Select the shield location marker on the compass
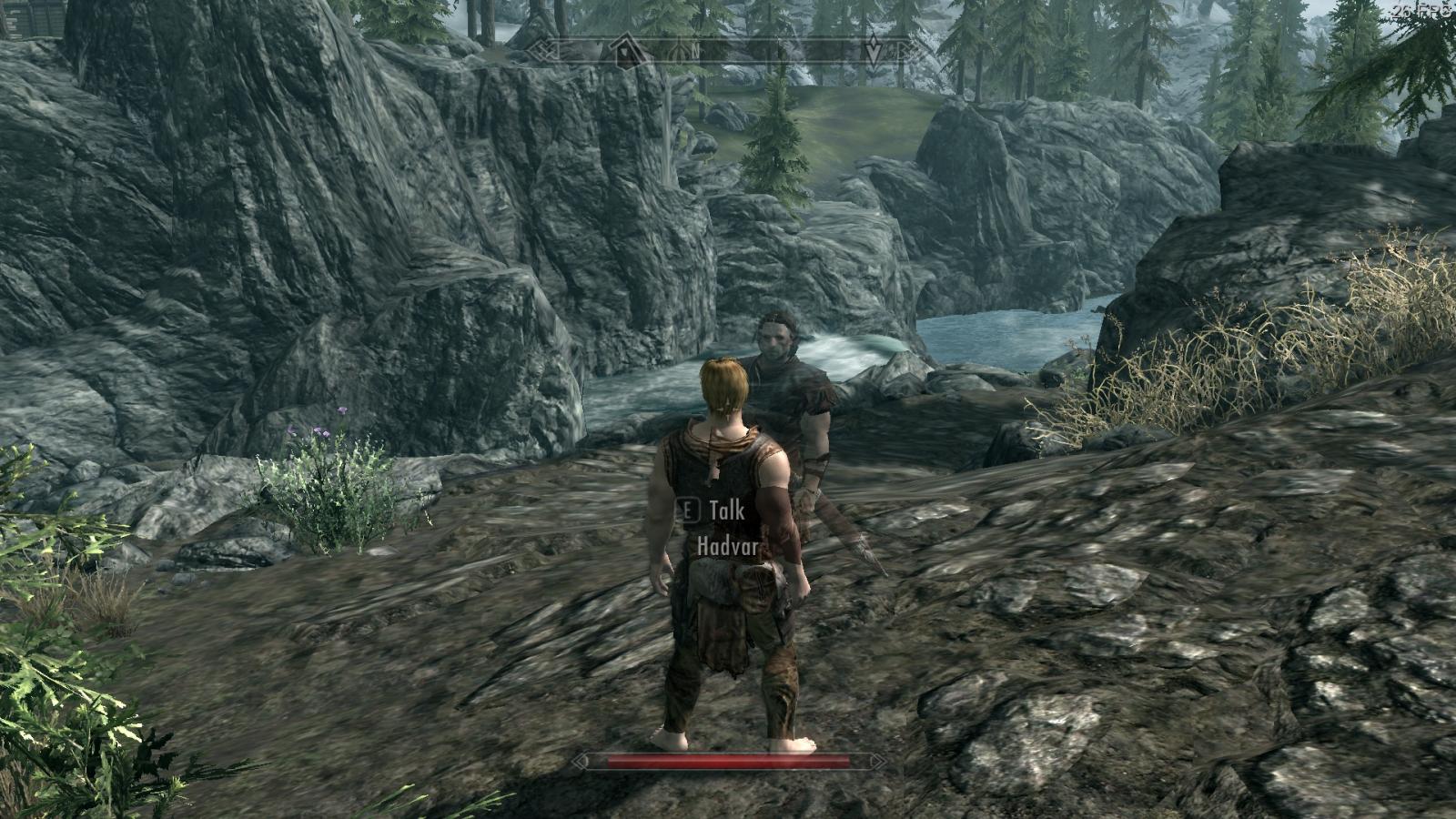Image resolution: width=1456 pixels, height=819 pixels. tap(679, 50)
